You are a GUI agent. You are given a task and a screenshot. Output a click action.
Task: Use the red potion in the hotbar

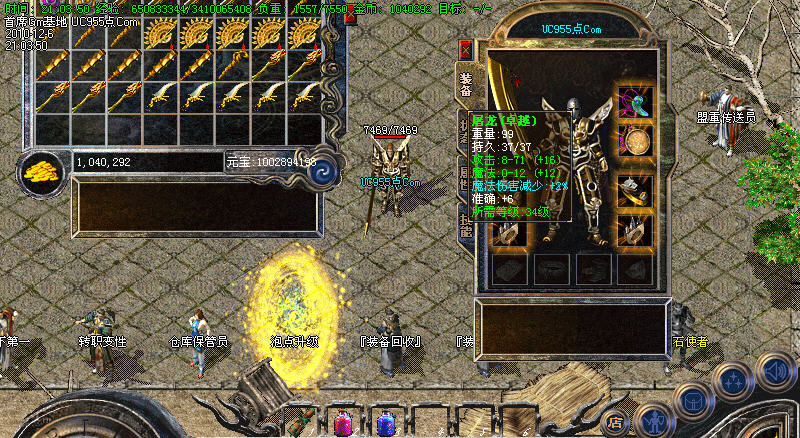[343, 421]
